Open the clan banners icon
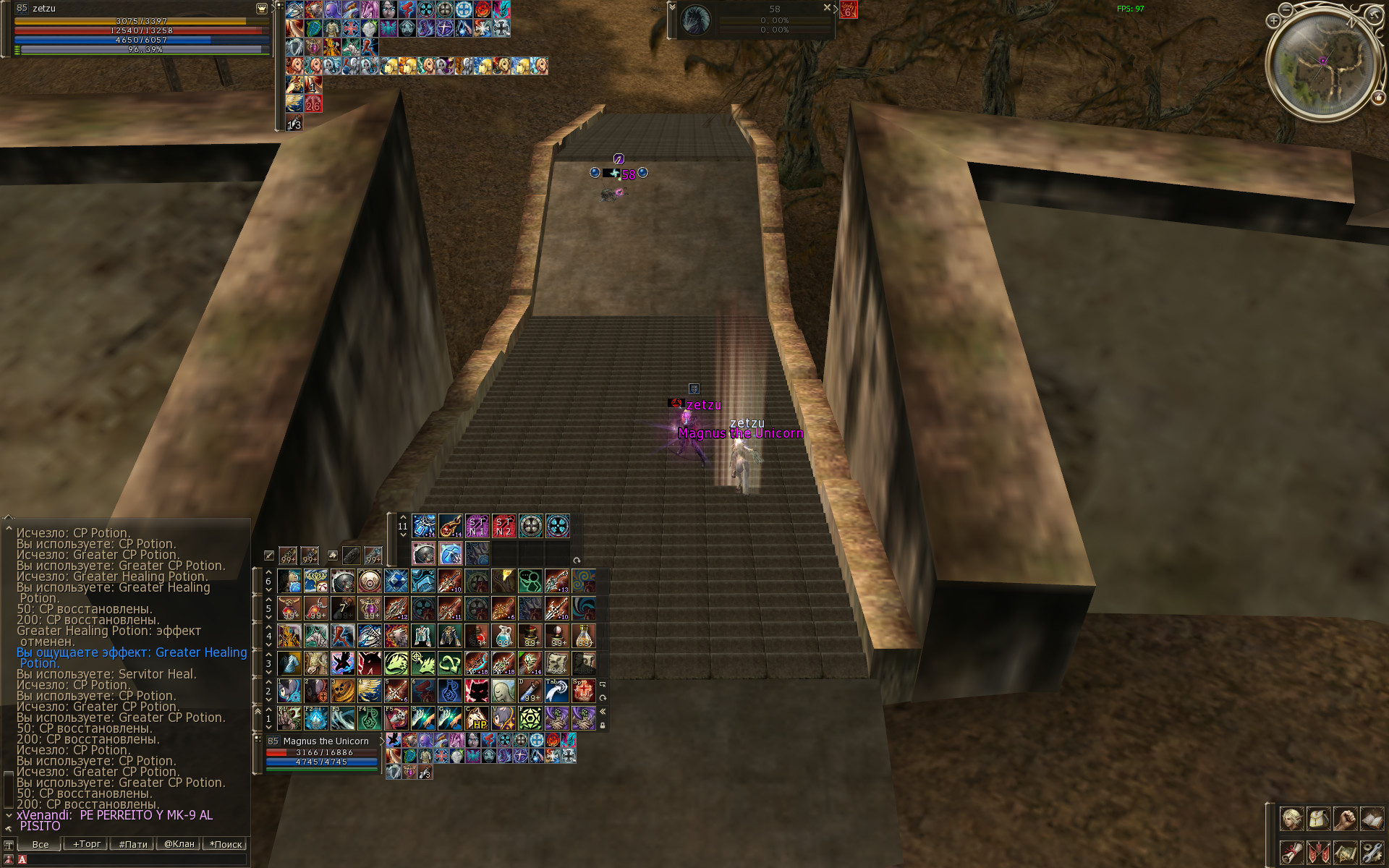The height and width of the screenshot is (868, 1389). 1318,852
